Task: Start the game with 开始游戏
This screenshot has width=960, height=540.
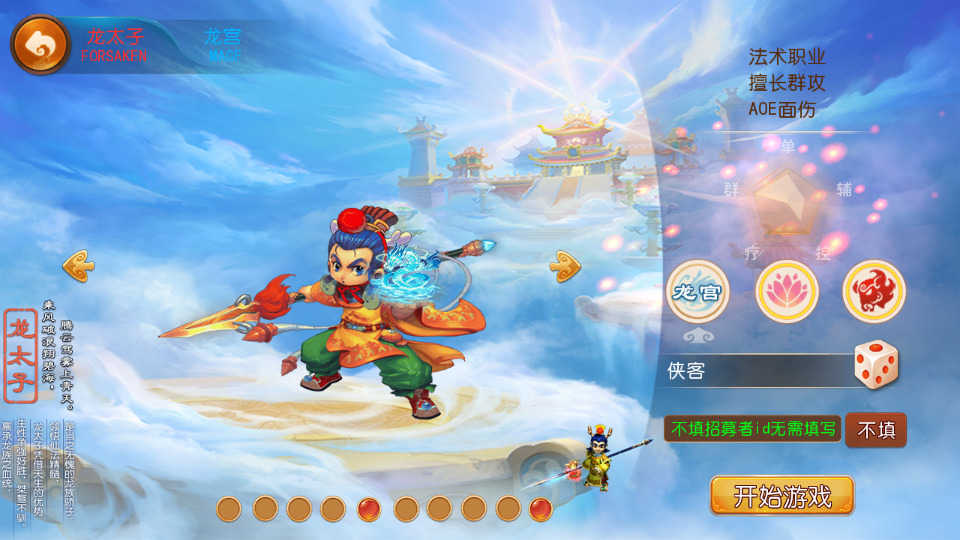Action: pyautogui.click(x=782, y=496)
